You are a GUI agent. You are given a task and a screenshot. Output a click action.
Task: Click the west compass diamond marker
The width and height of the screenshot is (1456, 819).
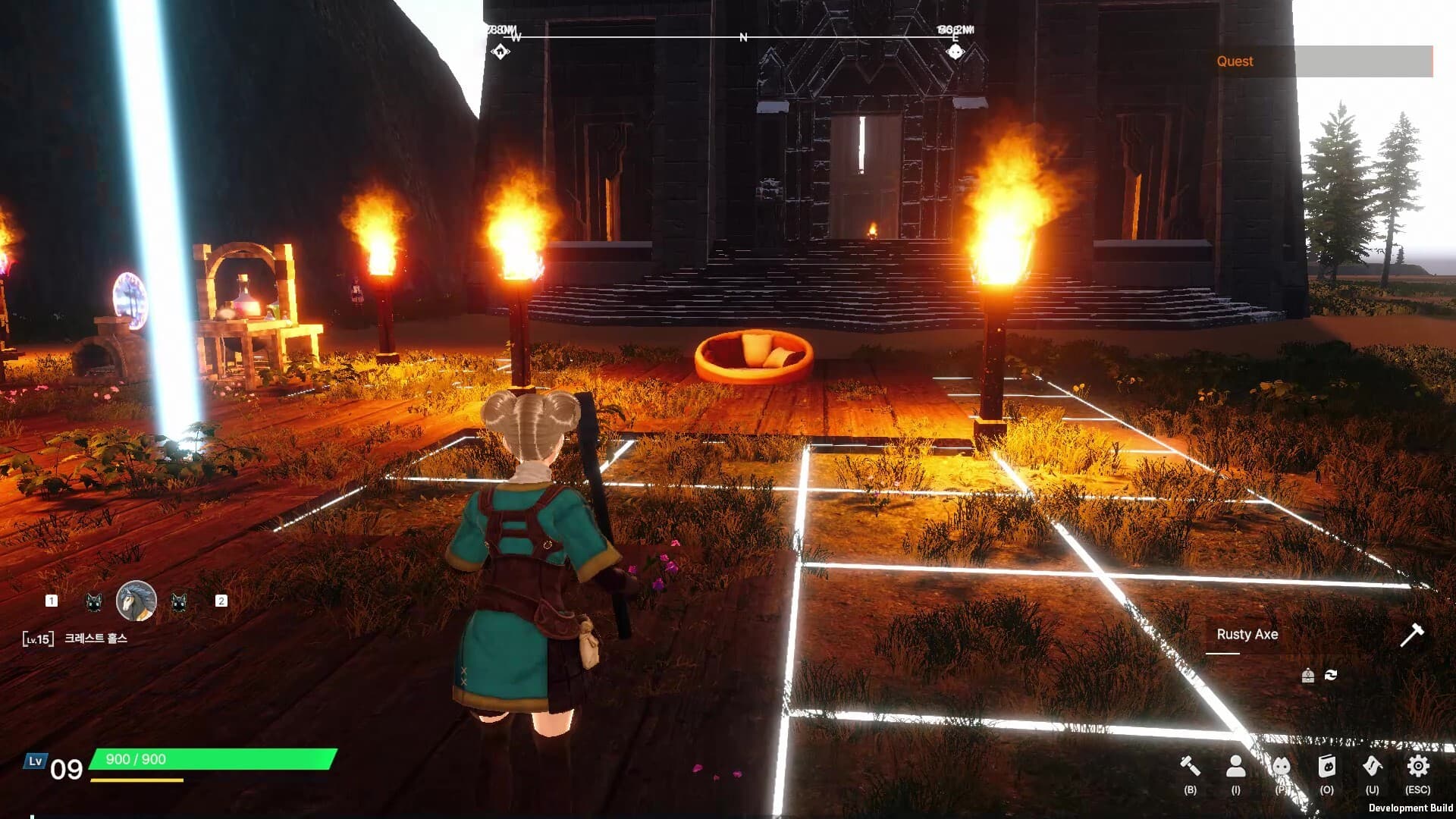click(x=500, y=51)
